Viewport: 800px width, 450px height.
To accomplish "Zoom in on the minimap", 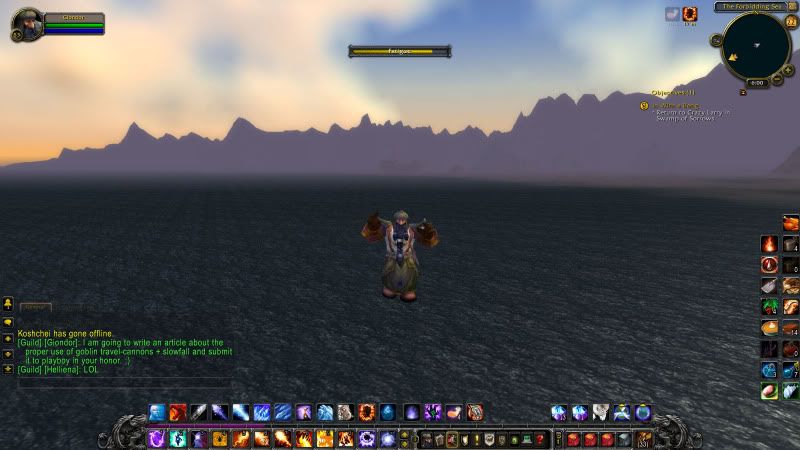I will pos(788,70).
